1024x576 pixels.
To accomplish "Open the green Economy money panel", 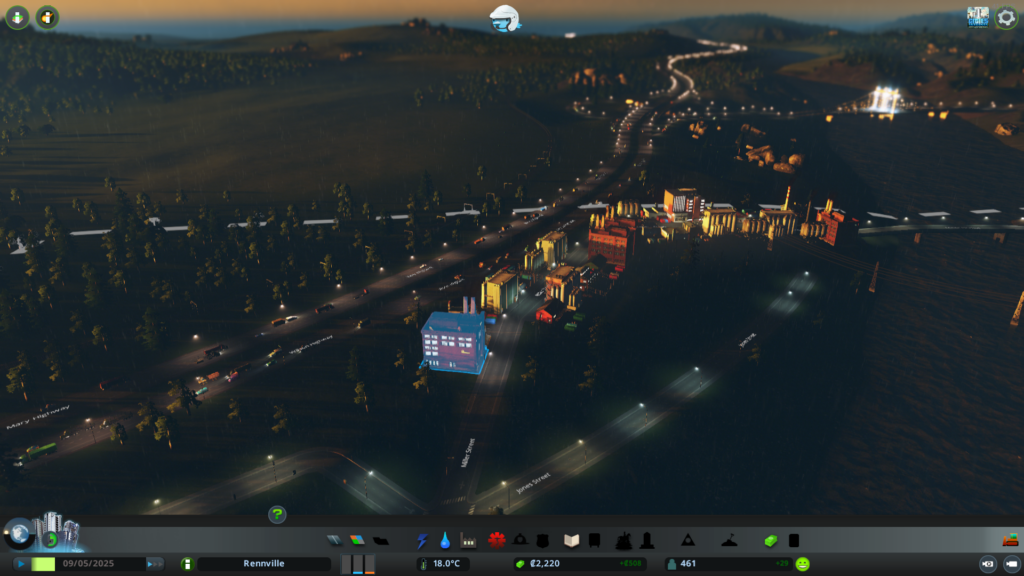I will coord(771,540).
